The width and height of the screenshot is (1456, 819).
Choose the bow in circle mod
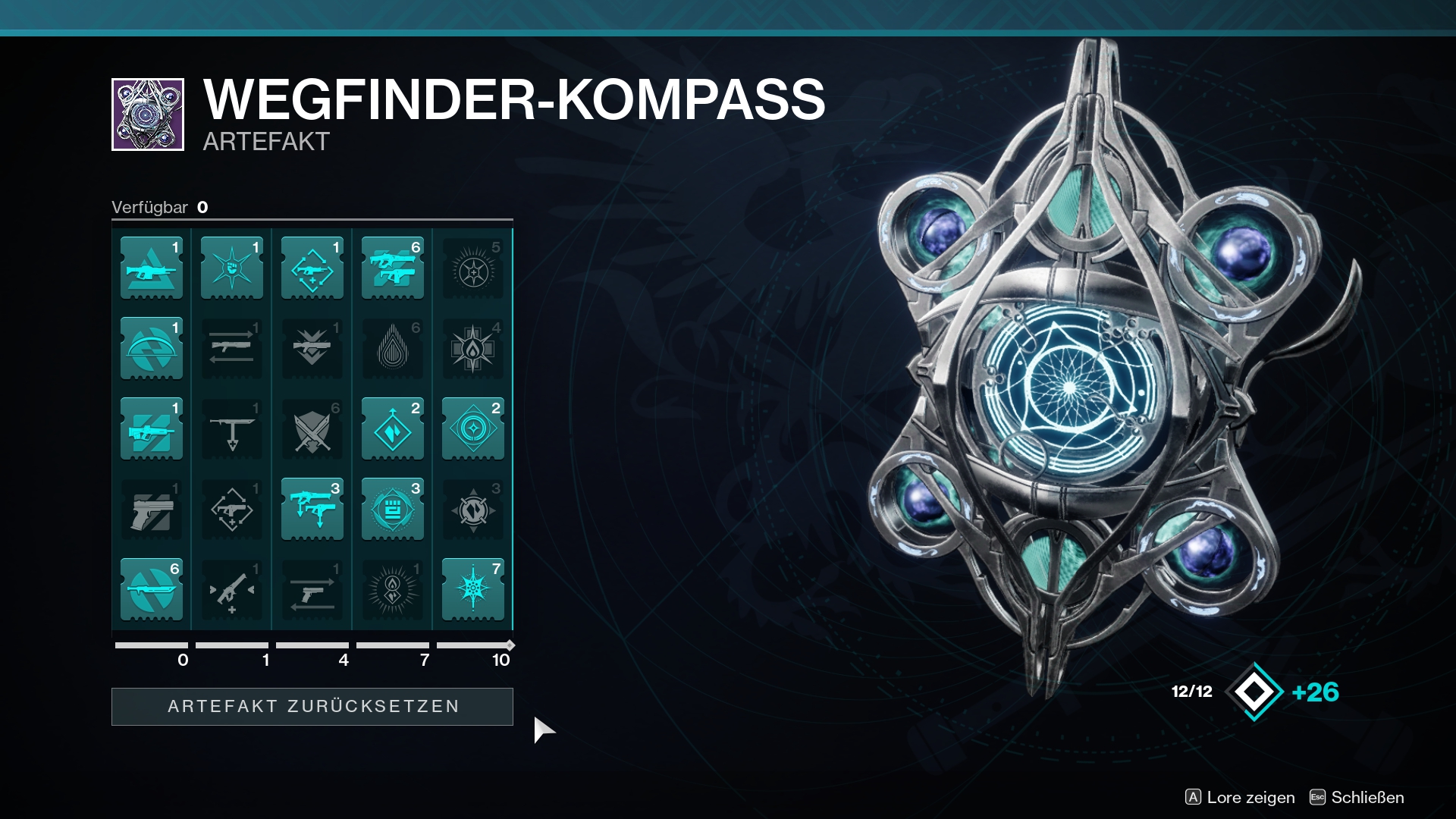(152, 349)
